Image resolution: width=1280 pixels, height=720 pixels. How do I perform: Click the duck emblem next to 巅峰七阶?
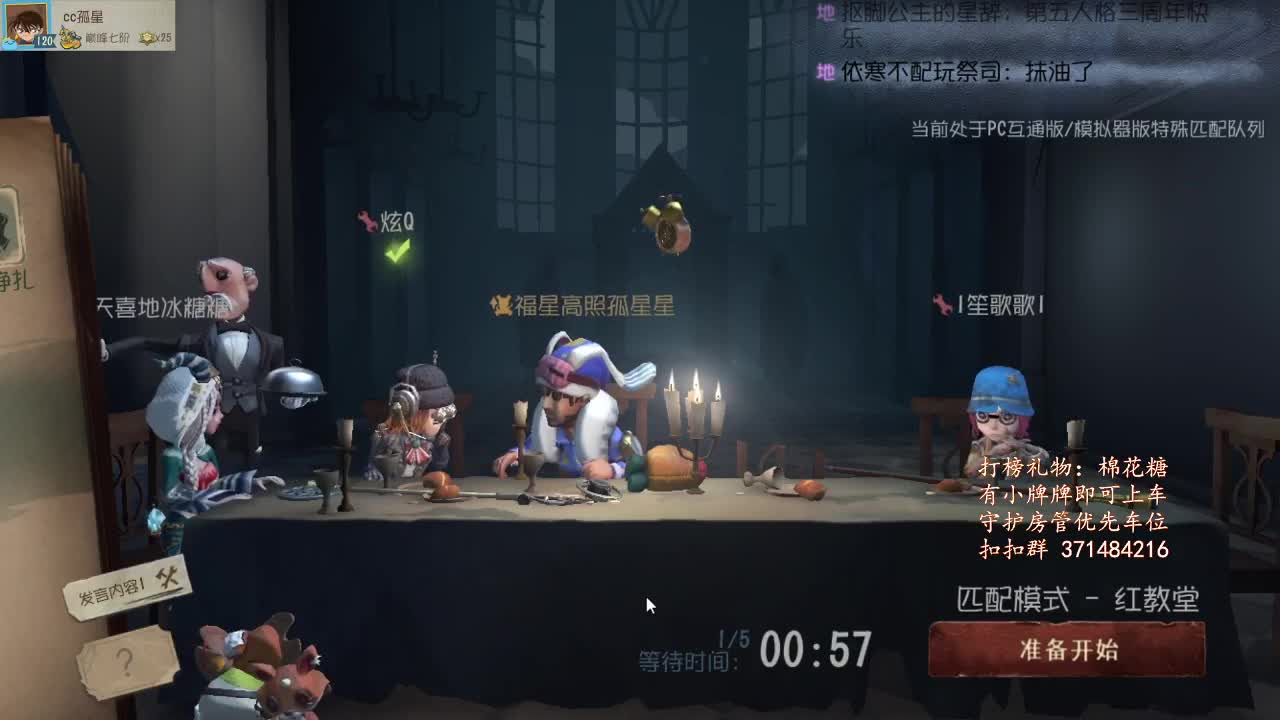pos(68,38)
